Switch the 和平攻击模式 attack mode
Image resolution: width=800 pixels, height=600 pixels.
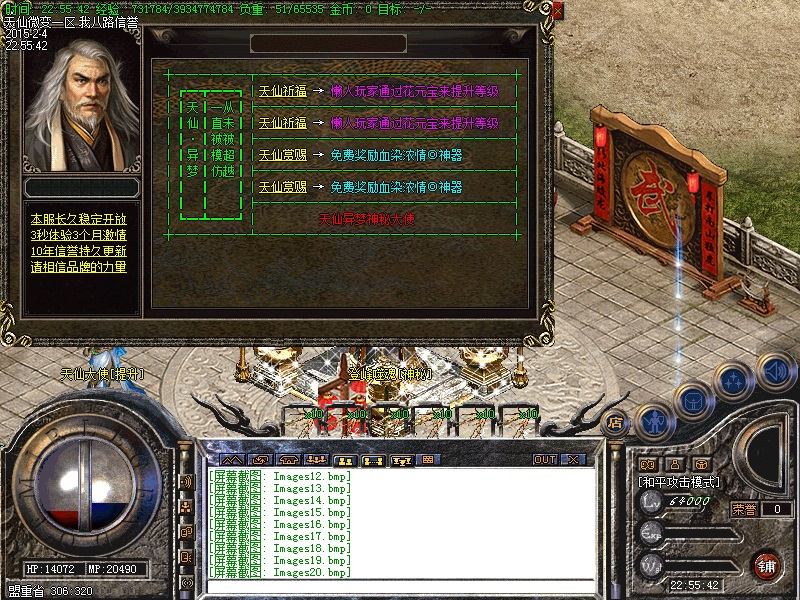[x=679, y=482]
